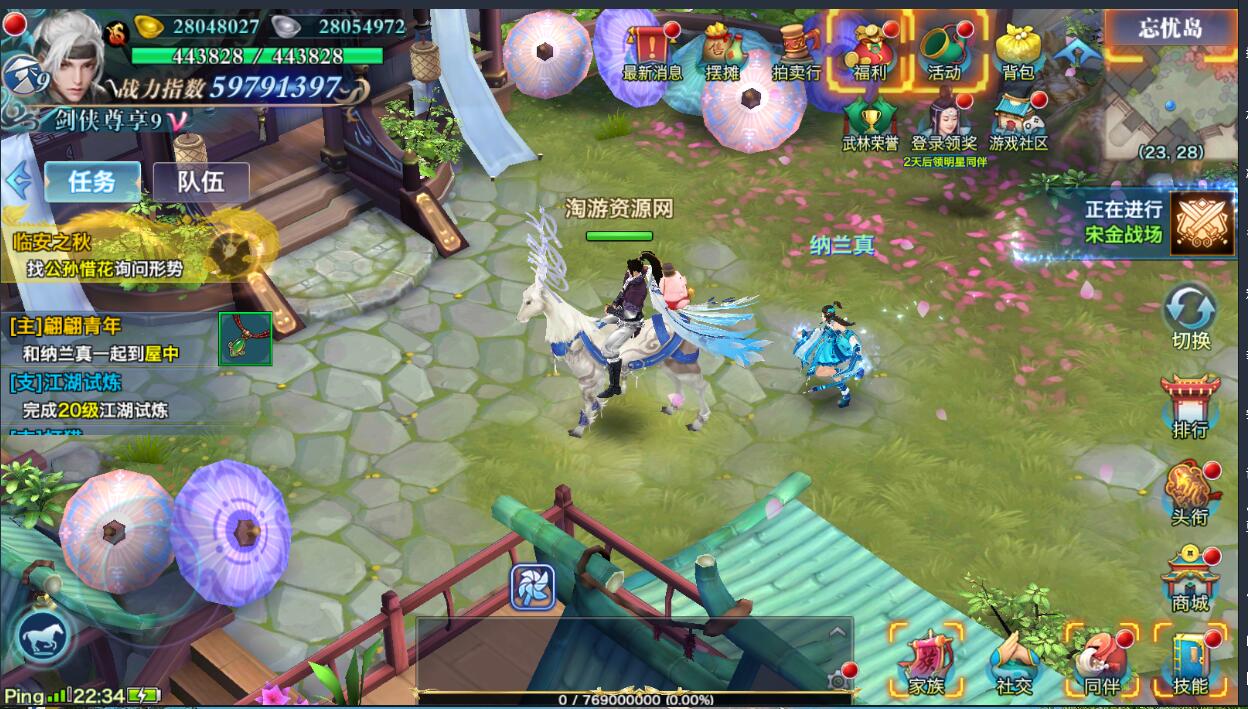Open the 背包 backpack
The image size is (1248, 709).
point(1018,50)
